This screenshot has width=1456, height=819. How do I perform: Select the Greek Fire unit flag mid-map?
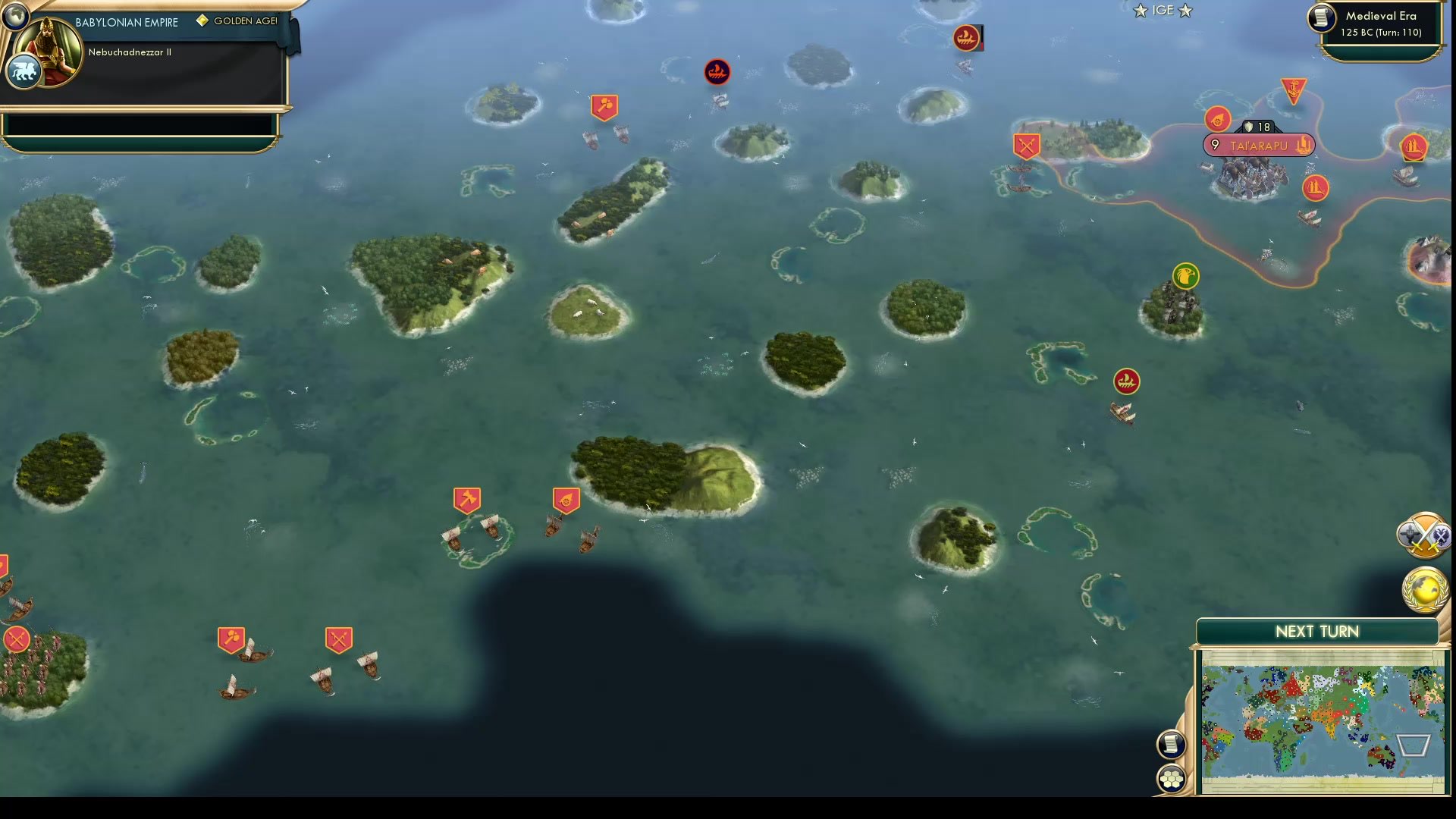pyautogui.click(x=1125, y=382)
